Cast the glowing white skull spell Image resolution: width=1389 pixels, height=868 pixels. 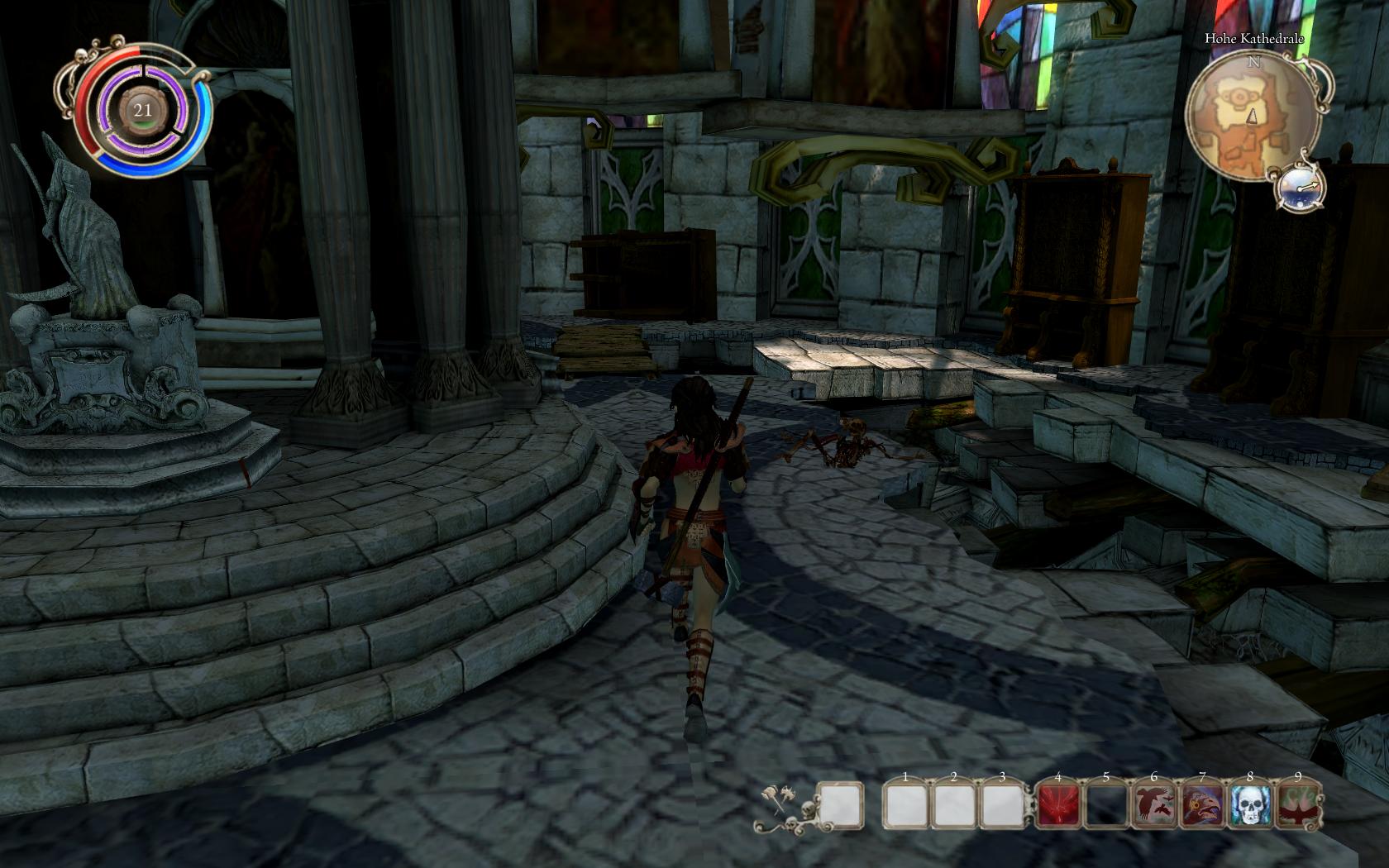click(1250, 805)
